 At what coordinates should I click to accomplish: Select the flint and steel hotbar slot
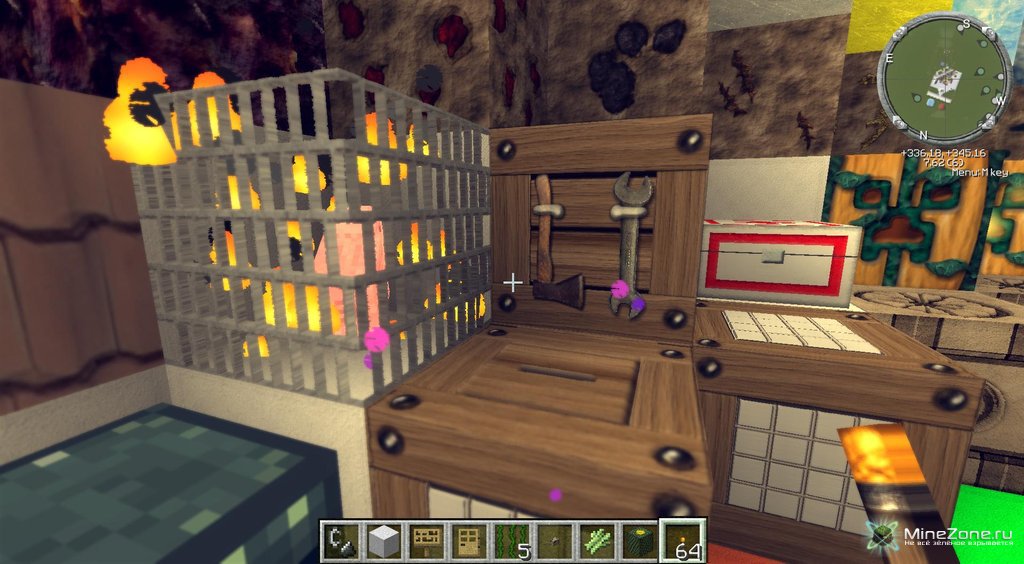[x=341, y=541]
